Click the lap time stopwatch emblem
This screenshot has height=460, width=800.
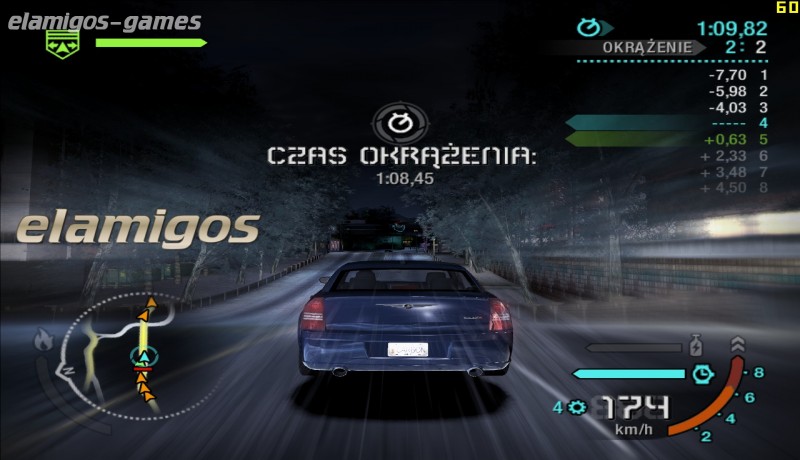399,124
